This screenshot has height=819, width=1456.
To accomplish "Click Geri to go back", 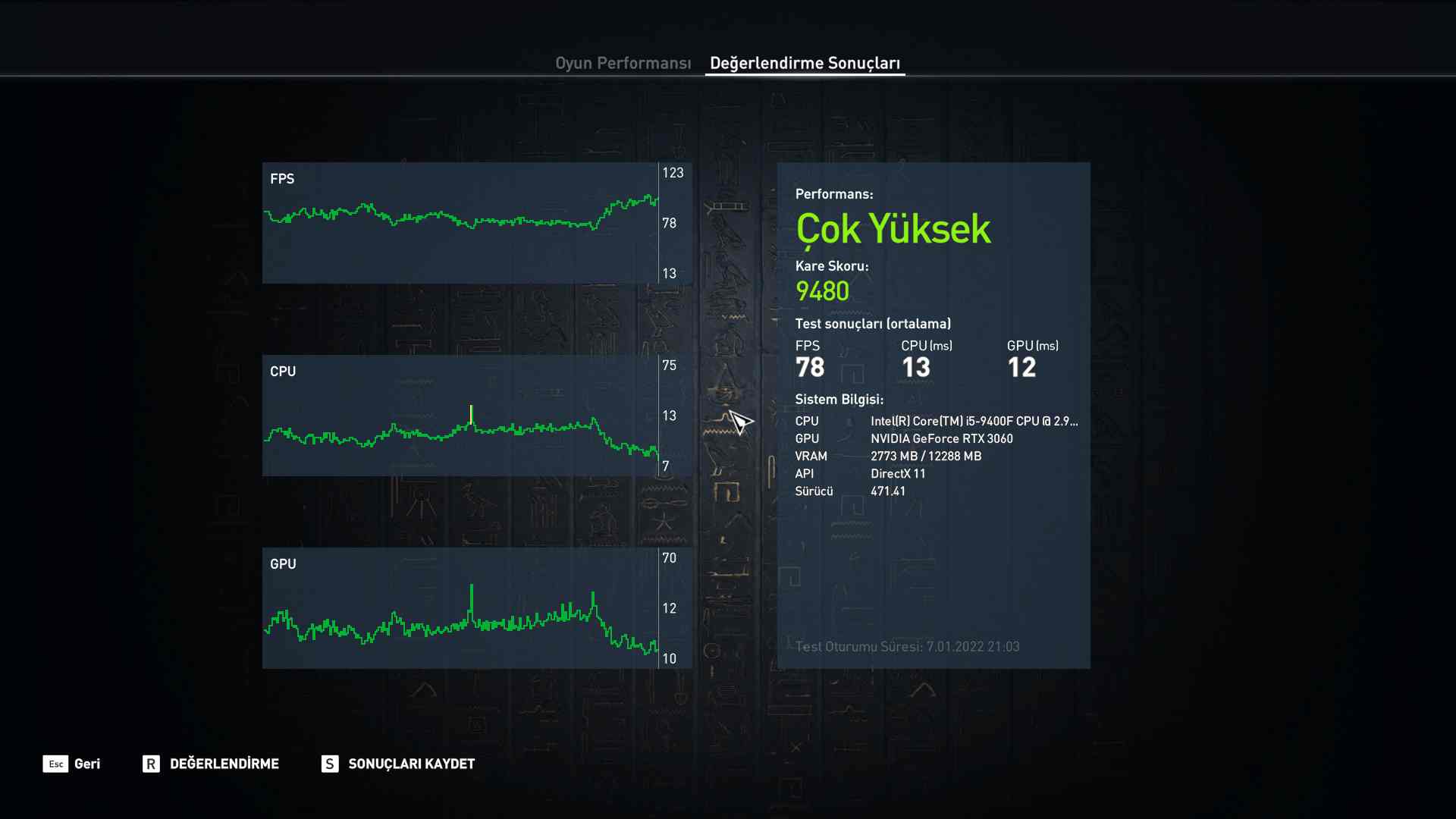I will pos(86,764).
